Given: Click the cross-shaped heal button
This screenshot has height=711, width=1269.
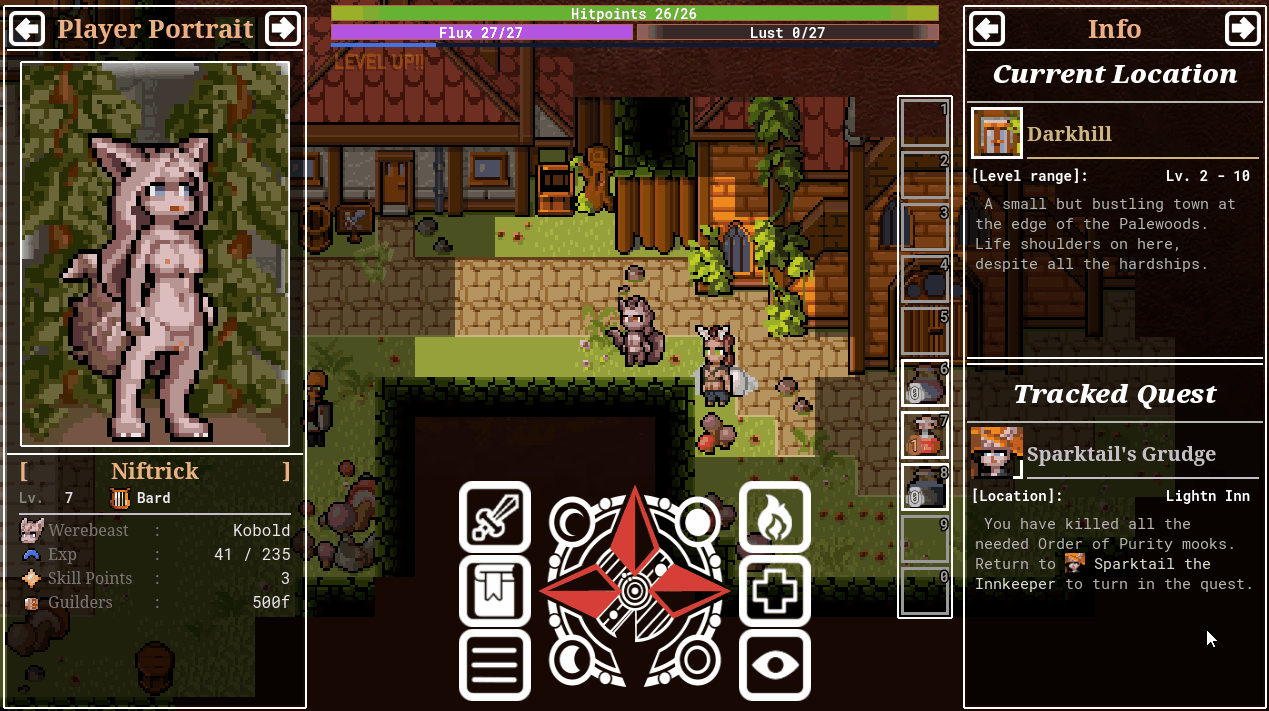Looking at the screenshot, I should point(775,591).
